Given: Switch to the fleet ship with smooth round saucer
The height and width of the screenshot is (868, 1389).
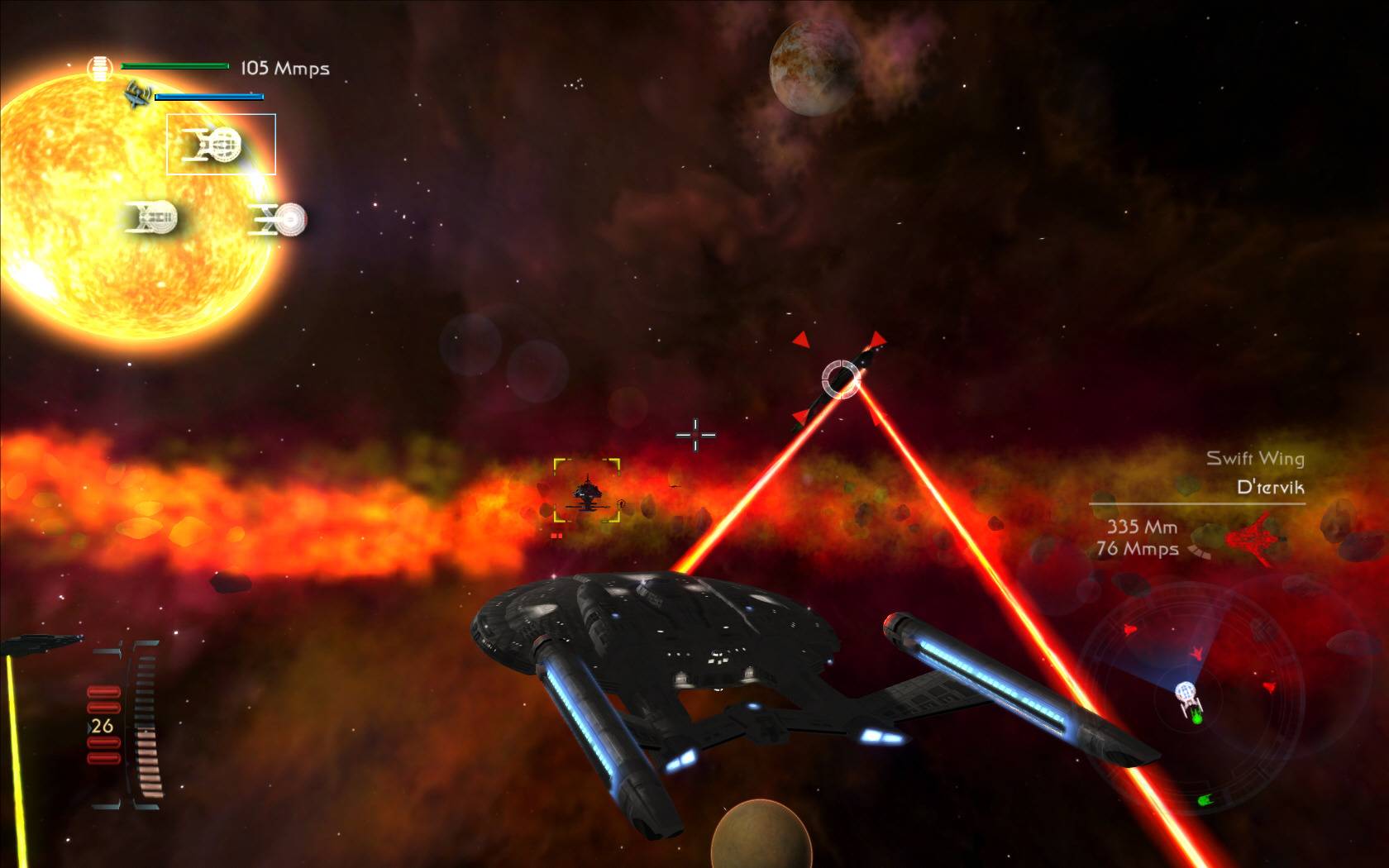Looking at the screenshot, I should 280,220.
